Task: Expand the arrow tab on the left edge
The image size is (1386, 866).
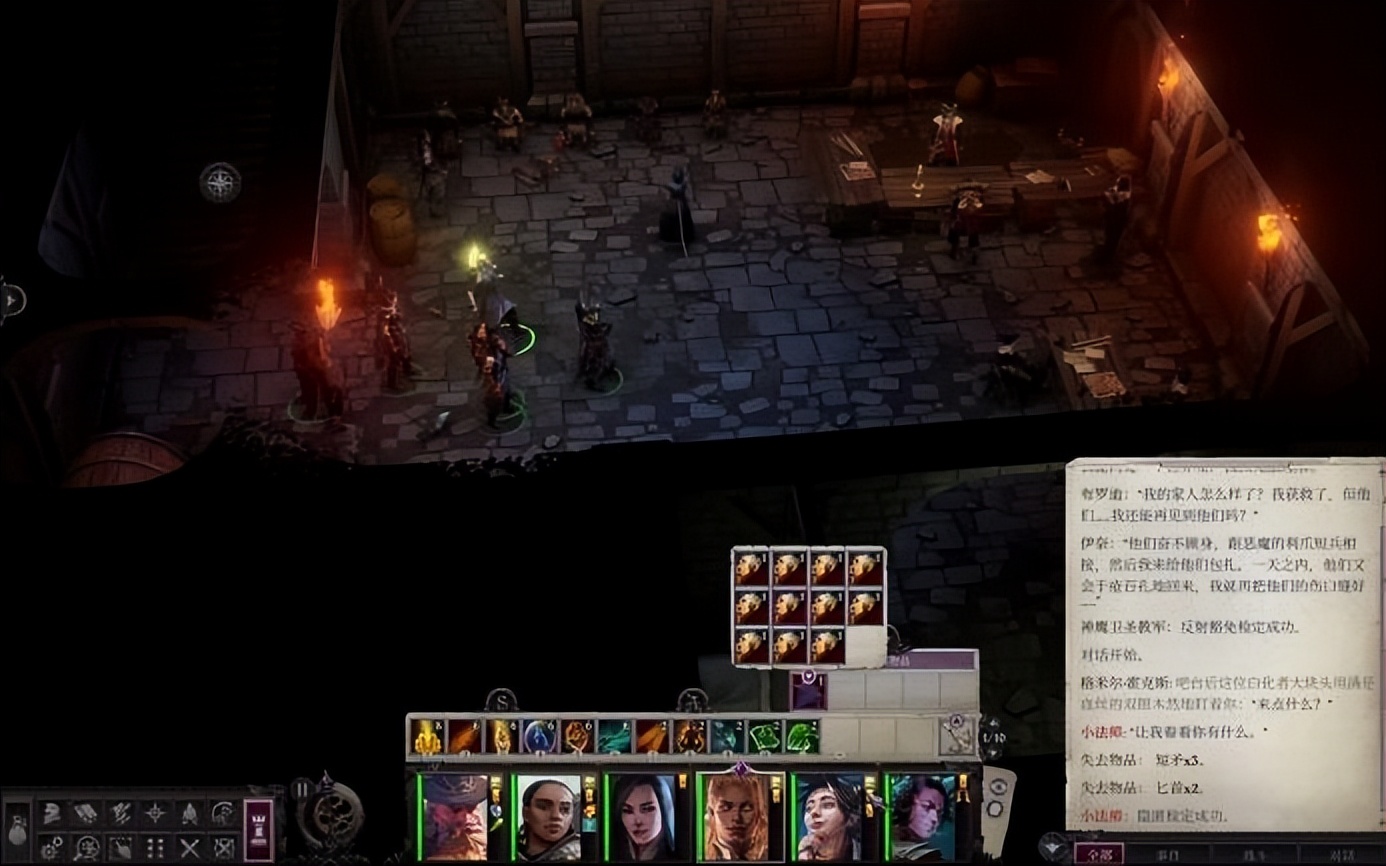Action: click(12, 299)
